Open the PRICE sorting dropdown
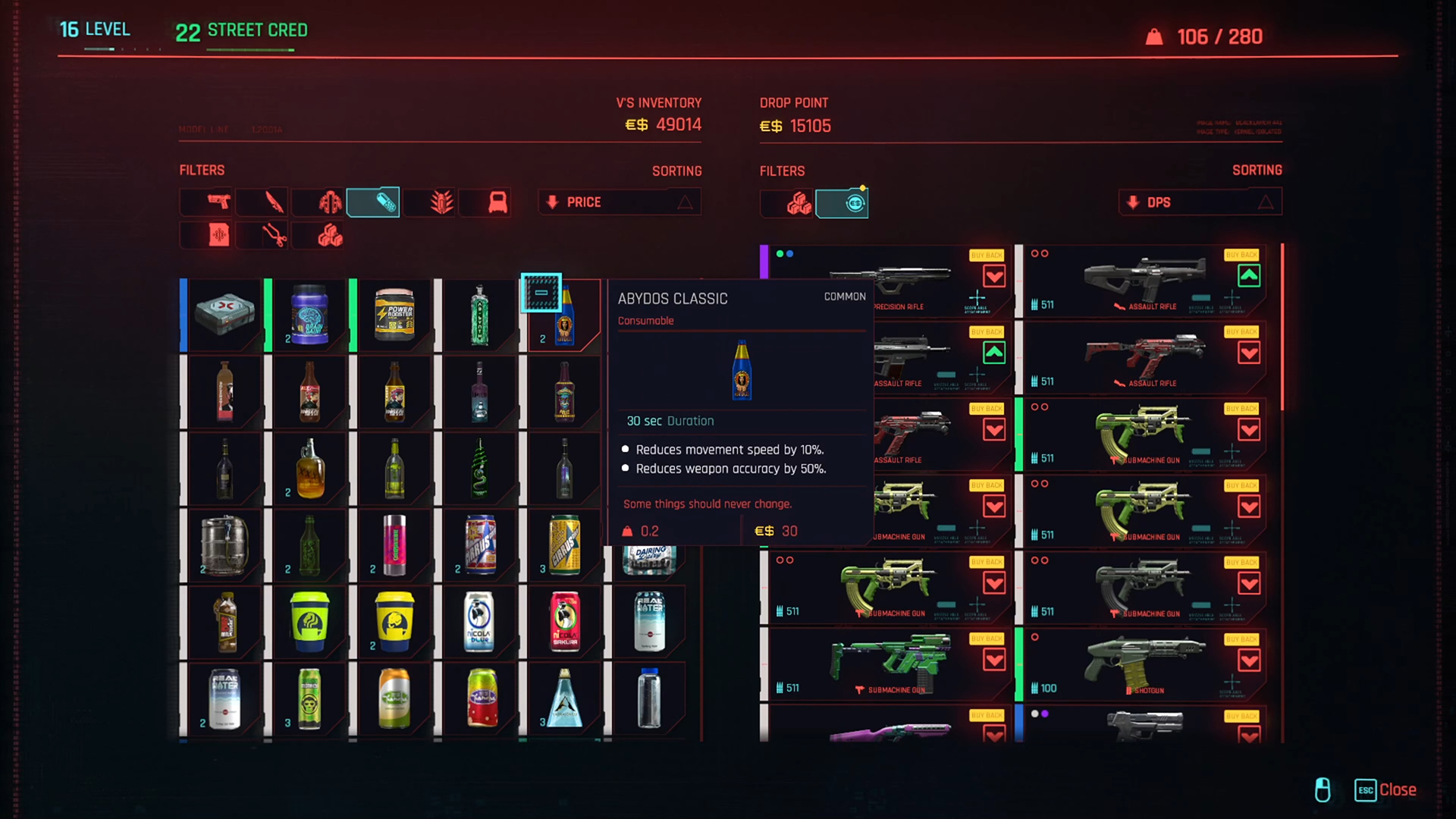1456x819 pixels. (618, 202)
